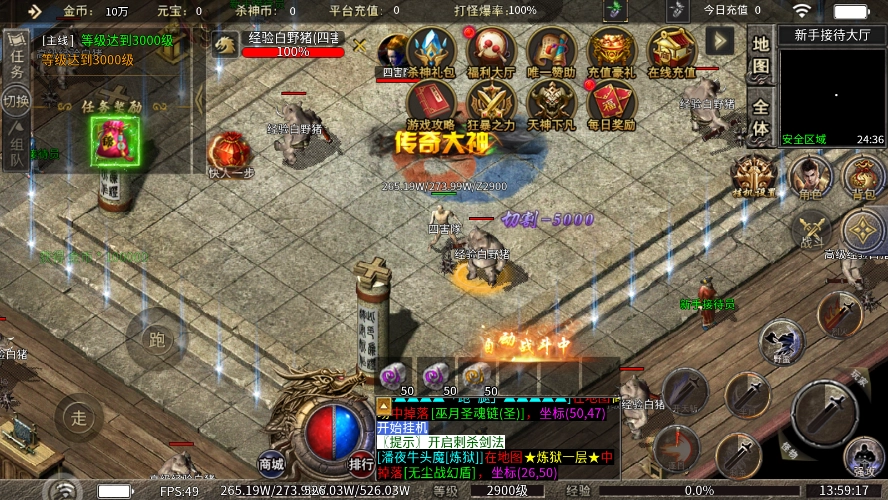Viewport: 888px width, 500px height.
Task: Open the 在线充值 online recharge shop
Action: pyautogui.click(x=672, y=51)
